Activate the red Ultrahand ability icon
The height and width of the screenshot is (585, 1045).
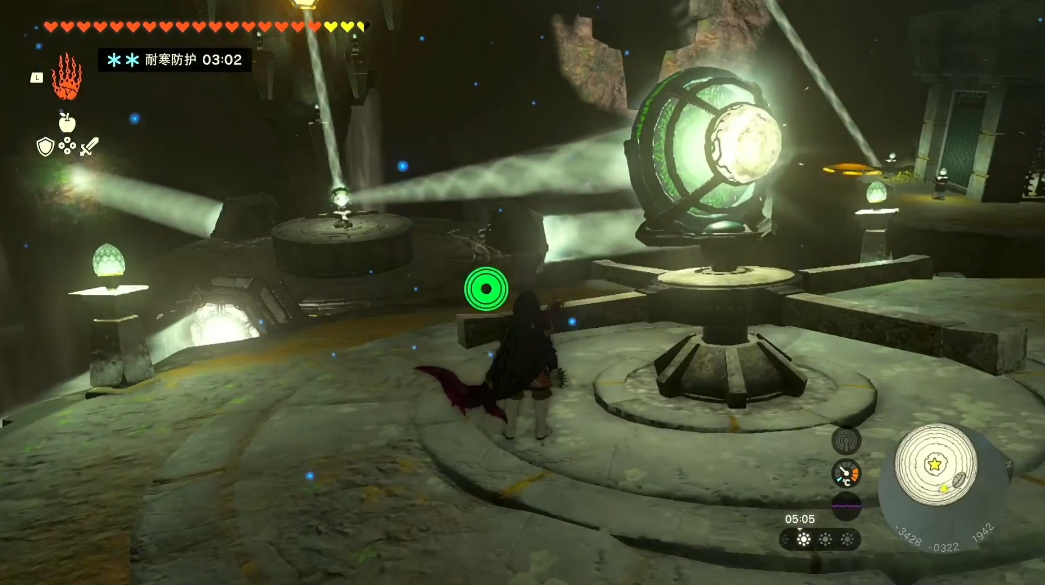coord(67,77)
